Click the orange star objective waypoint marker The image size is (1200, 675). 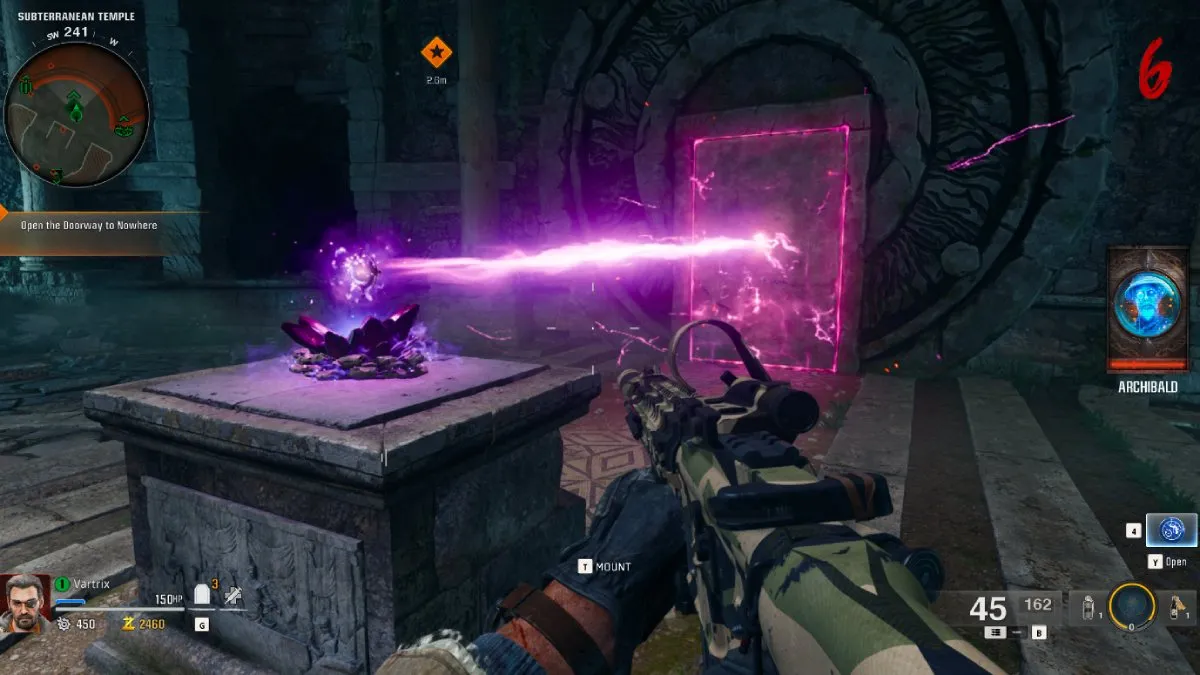[x=436, y=51]
